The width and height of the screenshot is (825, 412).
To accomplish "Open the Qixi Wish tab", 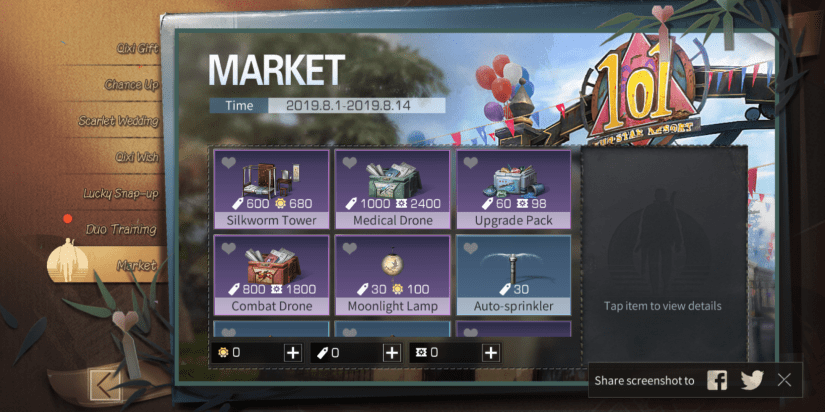I will coord(135,157).
